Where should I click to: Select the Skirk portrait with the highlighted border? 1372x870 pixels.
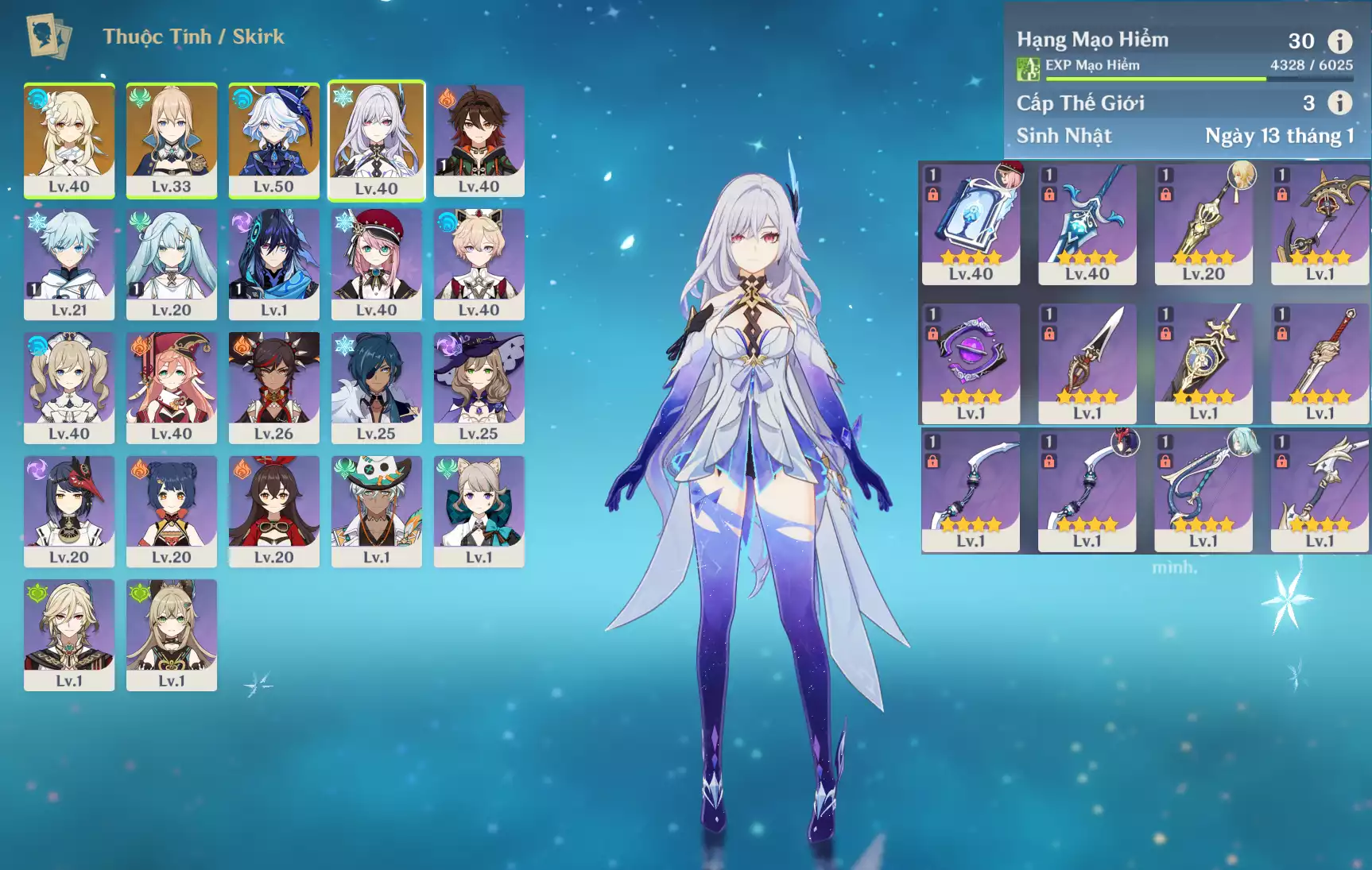point(377,139)
